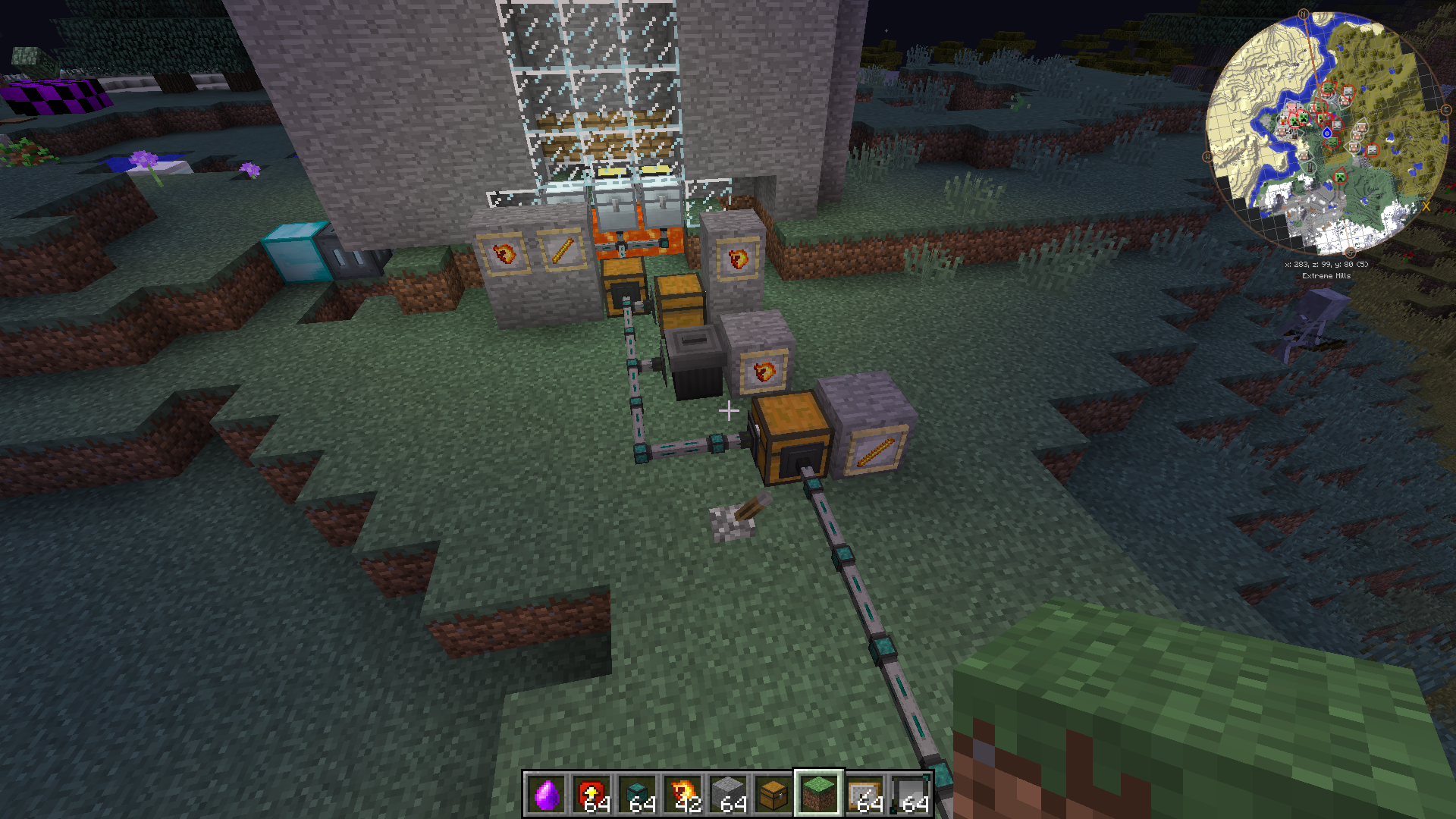The width and height of the screenshot is (1456, 819).
Task: Select the wooden chest hotbar slot
Action: 773,794
